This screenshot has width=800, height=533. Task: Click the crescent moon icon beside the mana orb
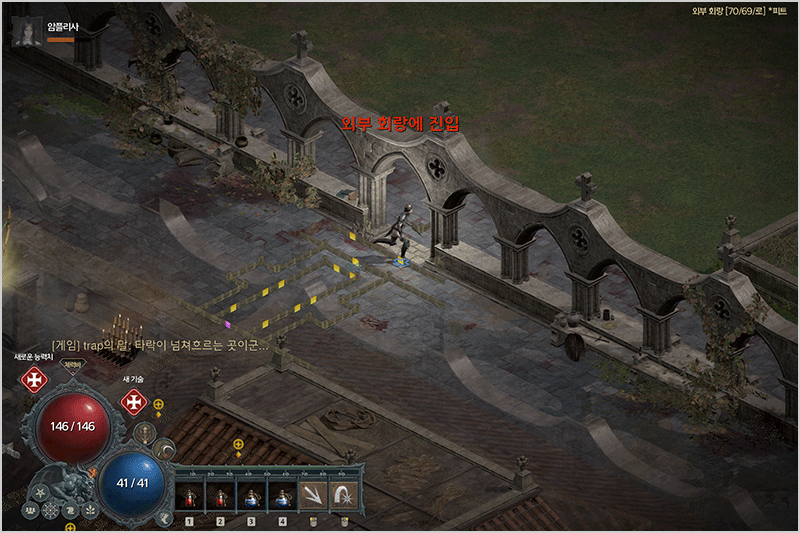pyautogui.click(x=163, y=451)
